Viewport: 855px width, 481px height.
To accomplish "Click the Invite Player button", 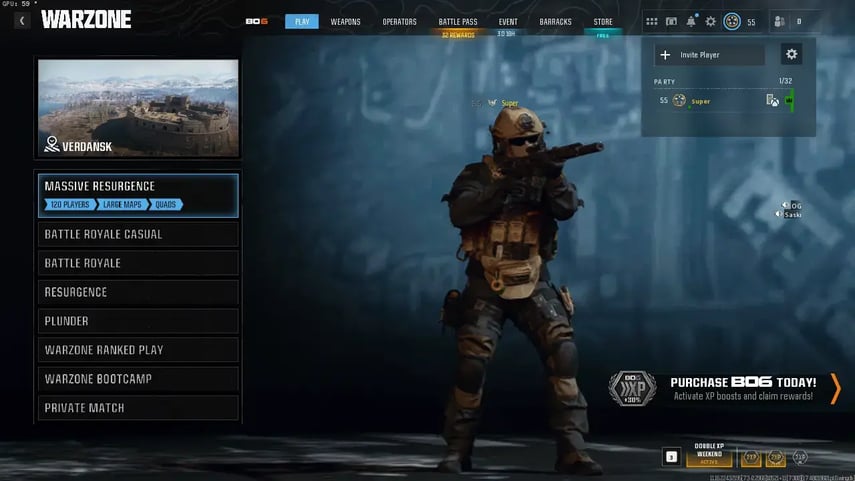I will (710, 55).
